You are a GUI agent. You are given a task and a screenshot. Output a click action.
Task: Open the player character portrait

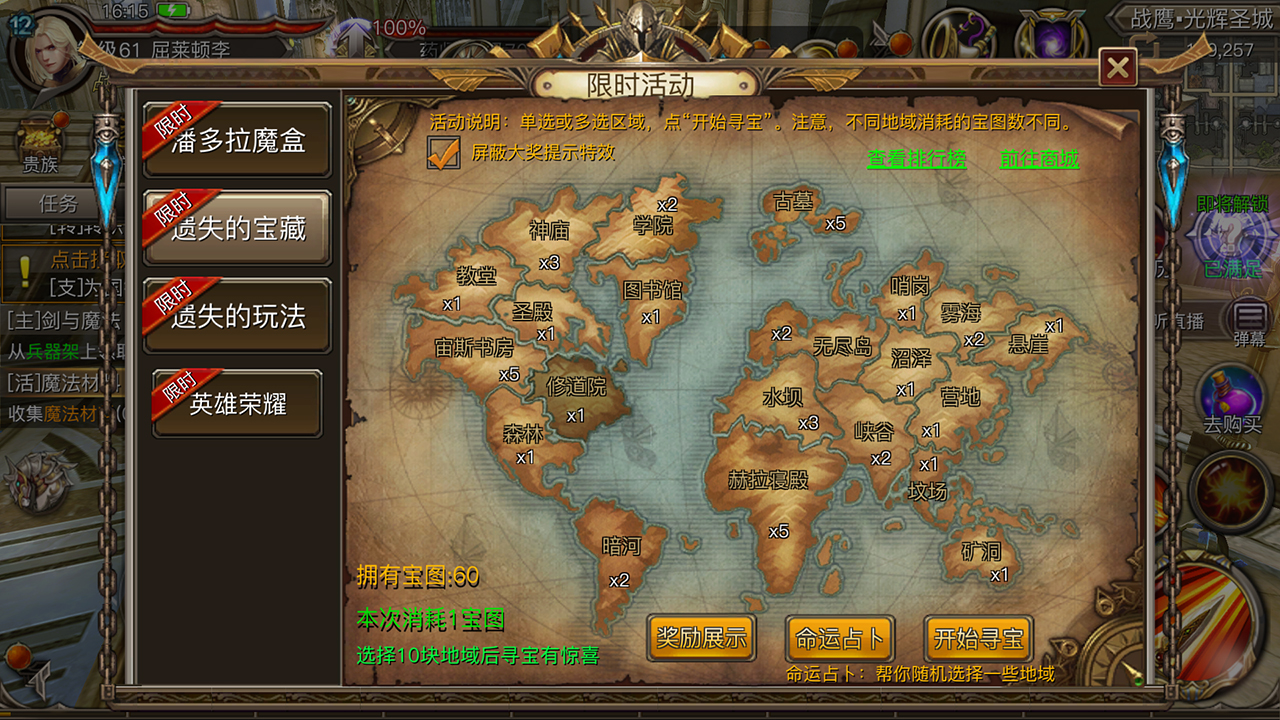coord(47,47)
